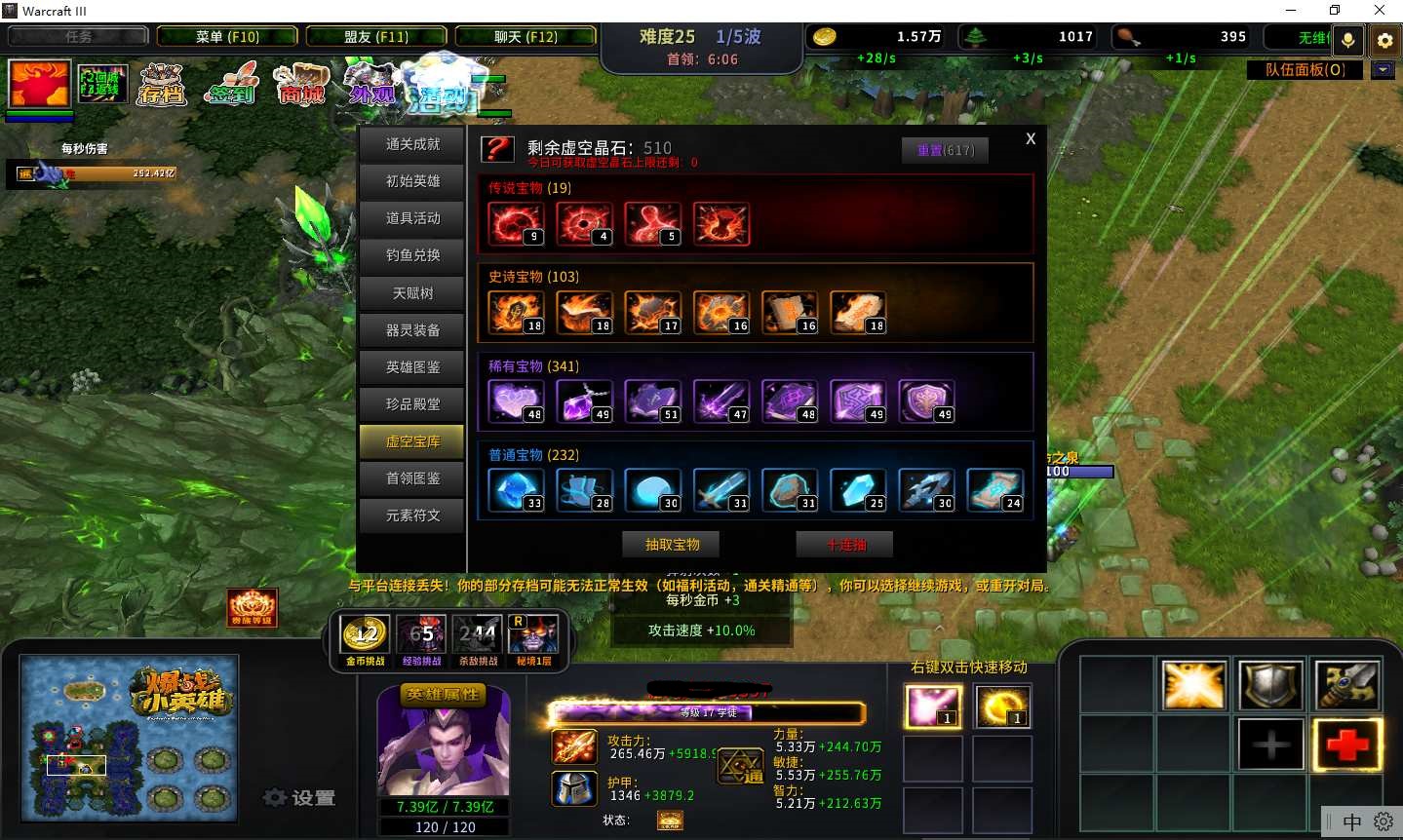Open the 聊天 (F12) chat log
This screenshot has height=840, width=1403.
(x=526, y=37)
